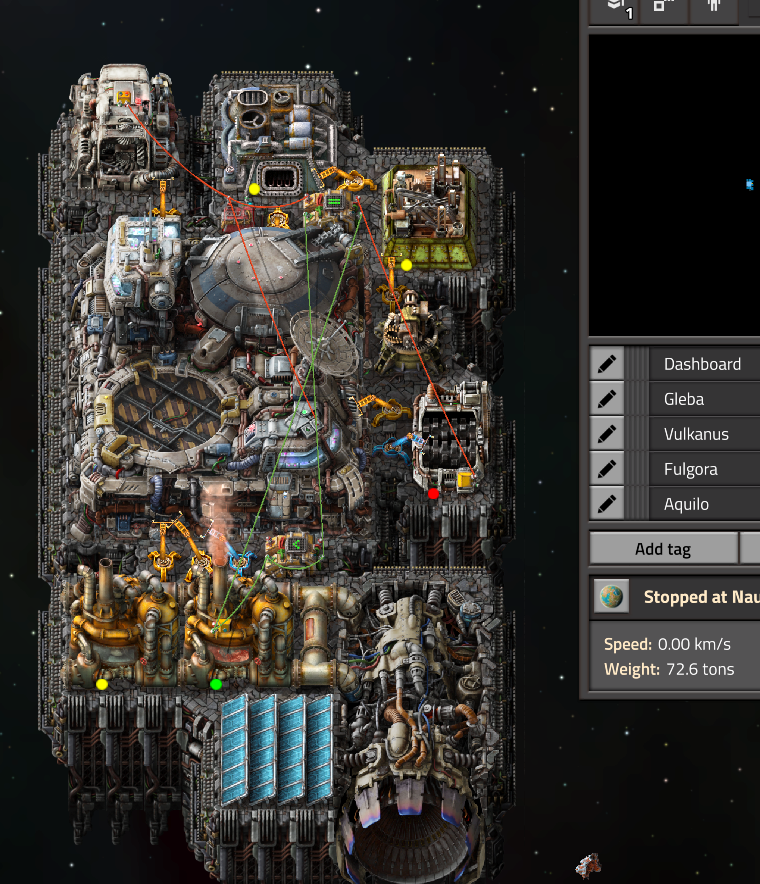Rename Fulgora using its pencil button
The height and width of the screenshot is (884, 760).
click(606, 469)
